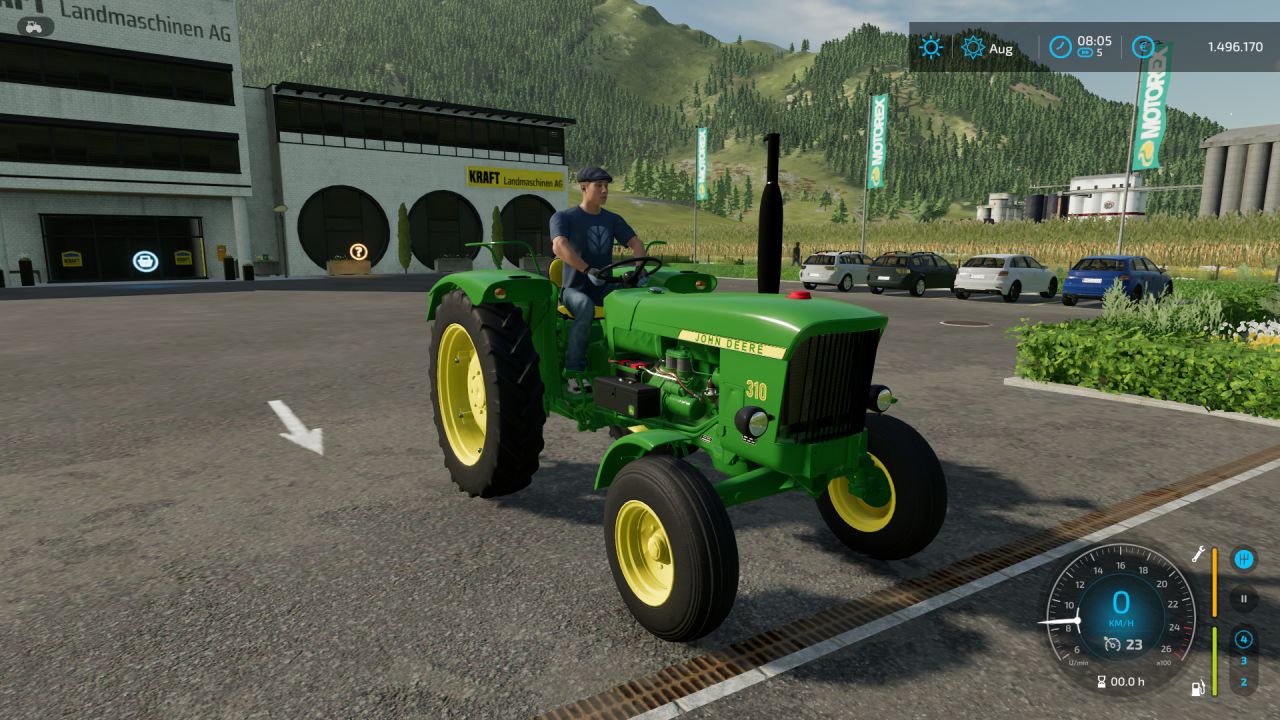1280x720 pixels.
Task: Click the orange question mark help marker
Action: [x=360, y=252]
